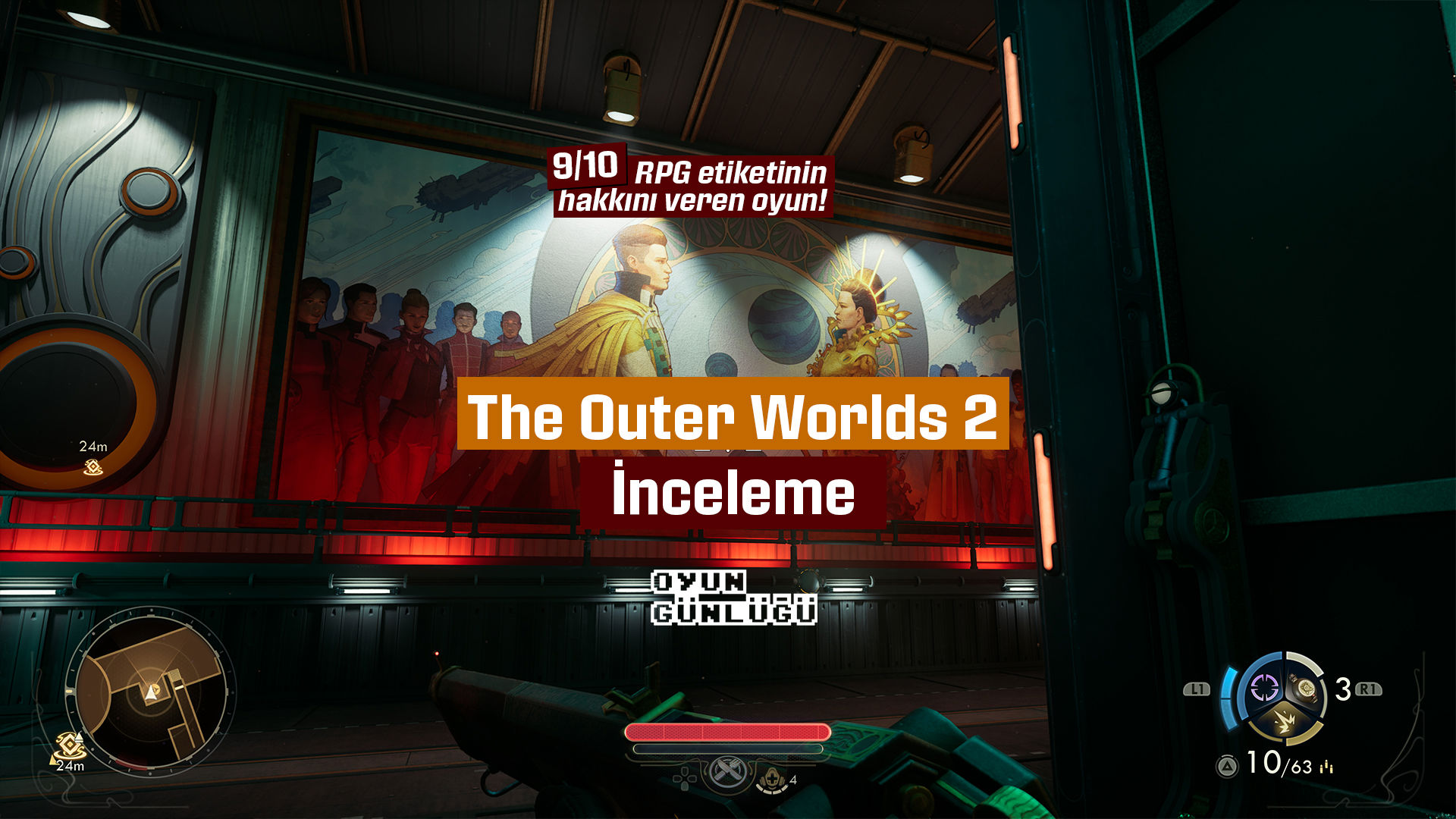Select the explosive grenade segment in the wheel
The image size is (1456, 819).
1283,722
